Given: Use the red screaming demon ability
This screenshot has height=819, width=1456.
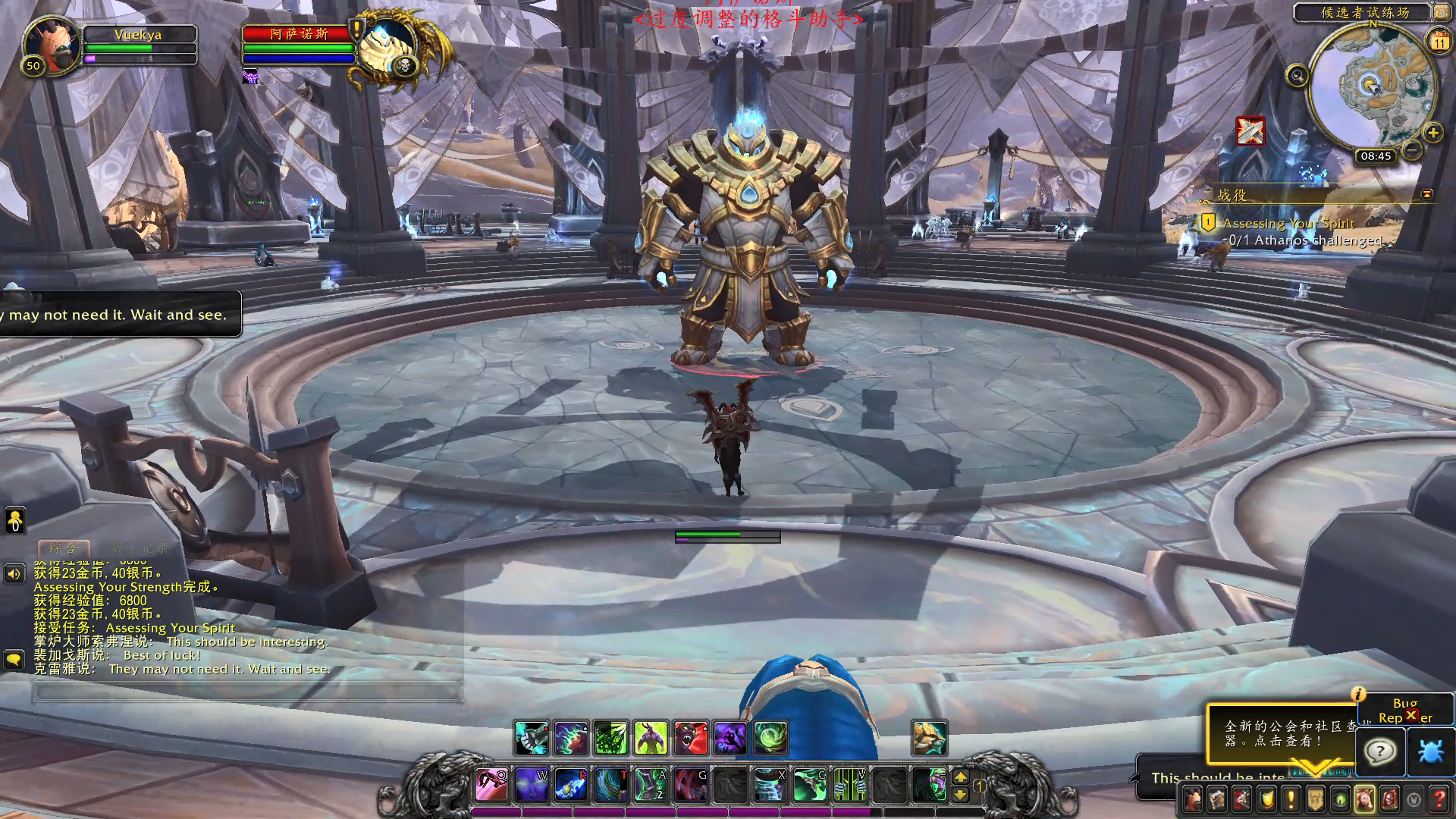Looking at the screenshot, I should click(x=690, y=738).
